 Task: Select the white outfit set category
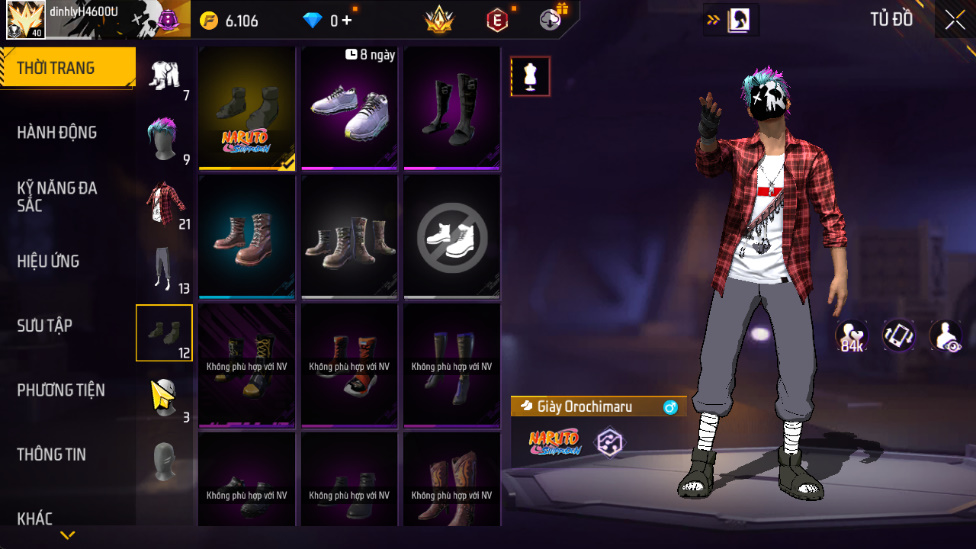[x=165, y=76]
